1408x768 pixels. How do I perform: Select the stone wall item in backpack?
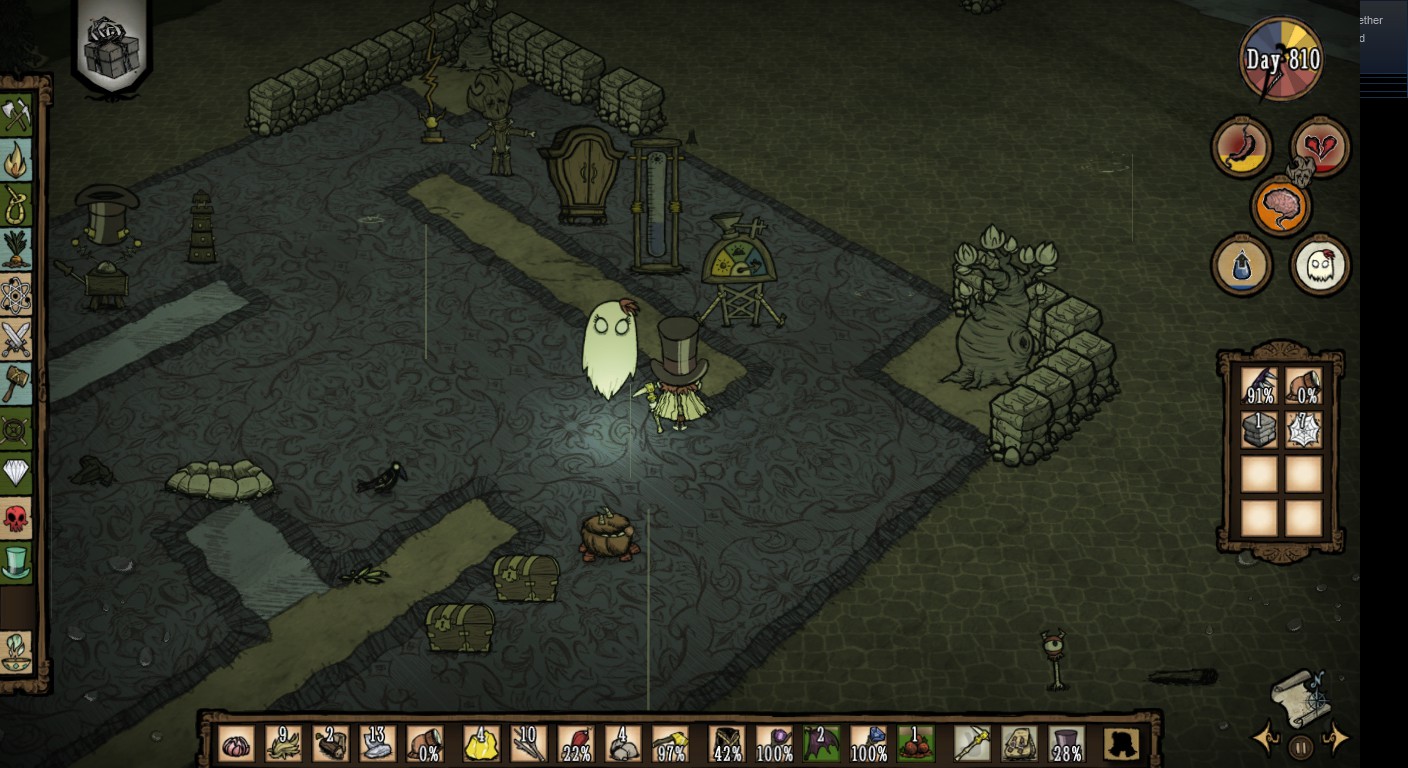pos(1259,429)
